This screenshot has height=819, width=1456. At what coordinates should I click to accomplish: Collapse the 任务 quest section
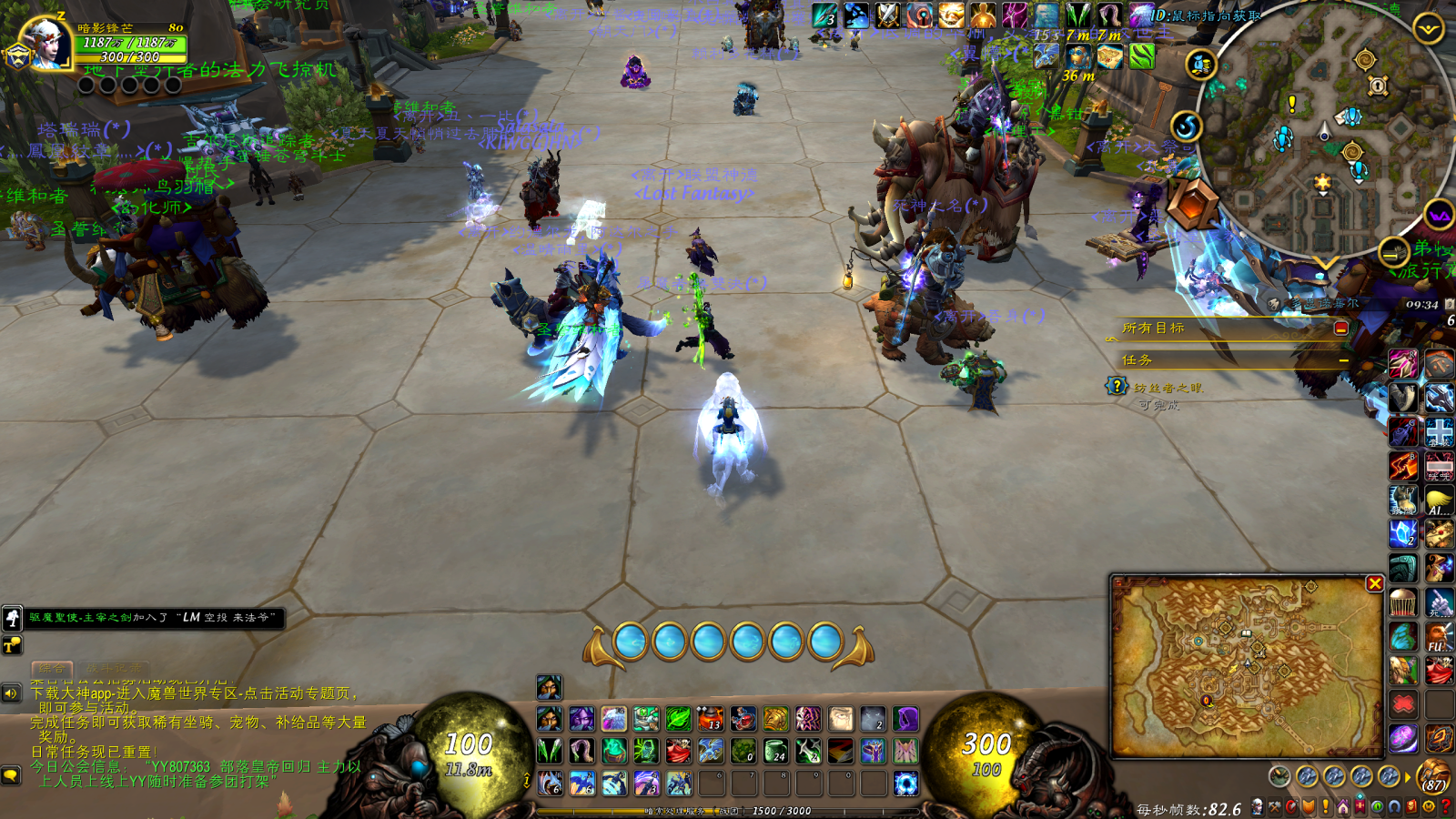click(x=1343, y=360)
